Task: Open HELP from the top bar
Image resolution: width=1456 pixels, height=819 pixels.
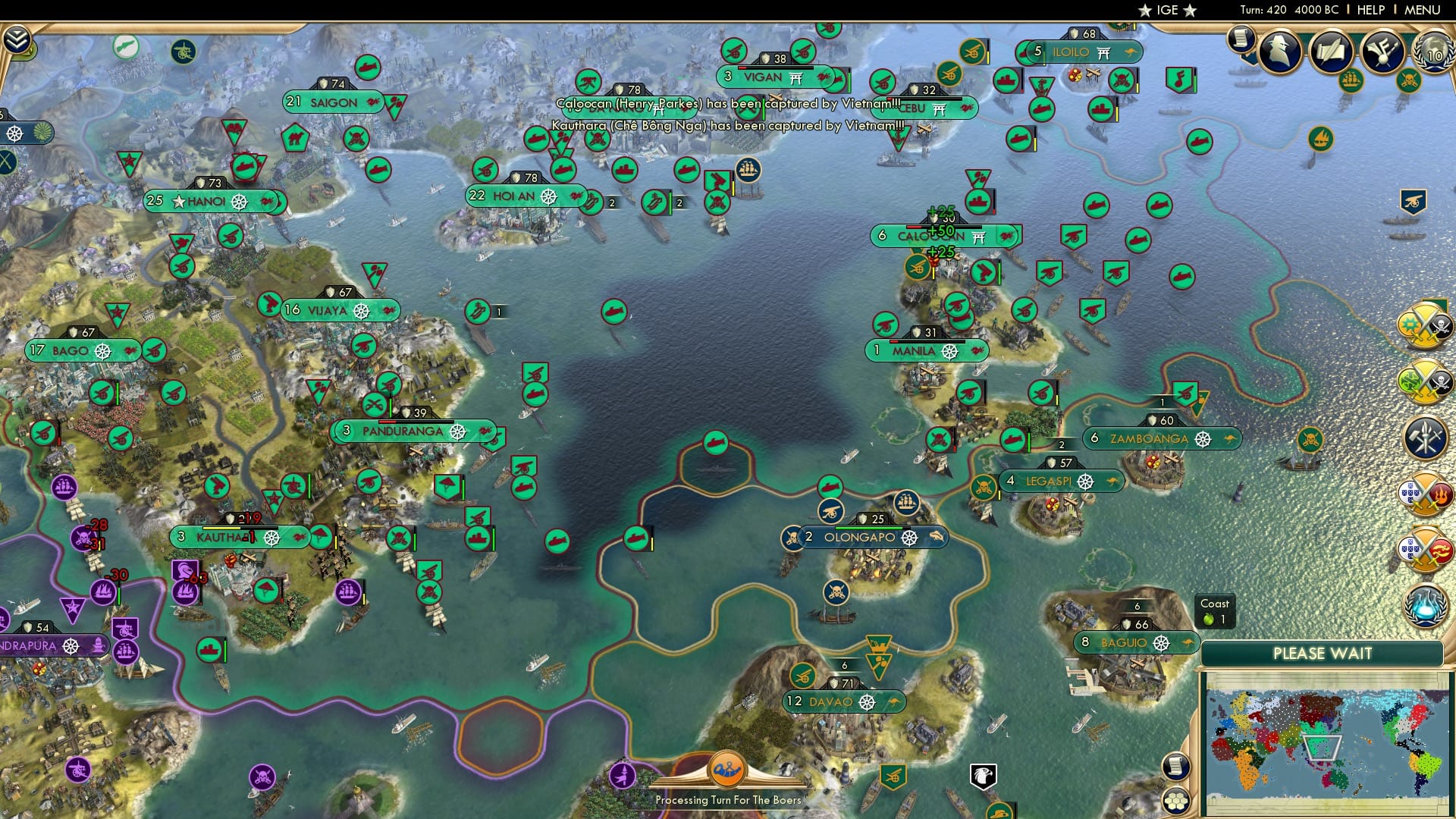Action: [1371, 9]
